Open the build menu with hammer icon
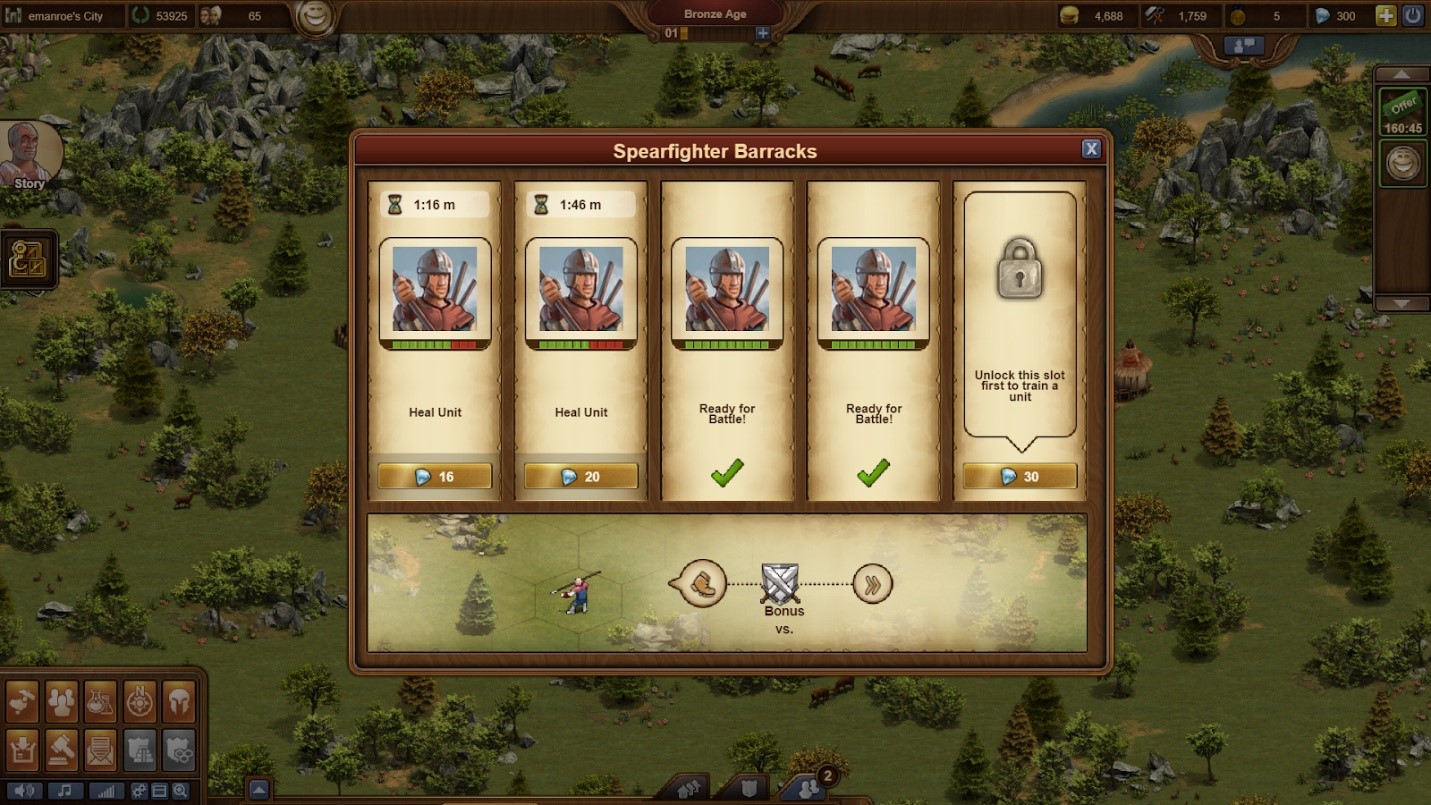The width and height of the screenshot is (1431, 805). (x=22, y=702)
